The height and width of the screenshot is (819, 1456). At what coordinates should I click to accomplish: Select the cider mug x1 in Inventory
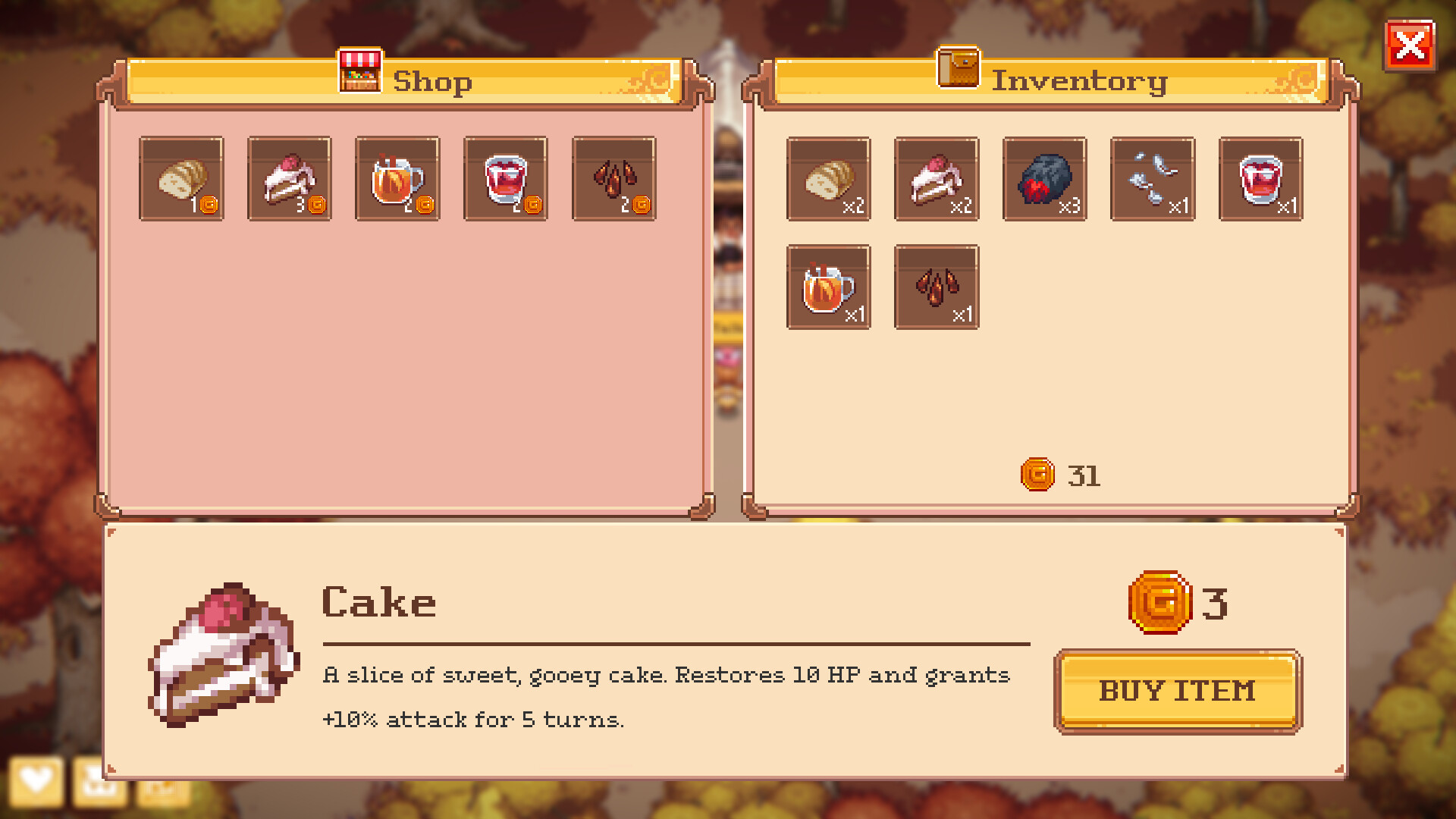(x=827, y=287)
